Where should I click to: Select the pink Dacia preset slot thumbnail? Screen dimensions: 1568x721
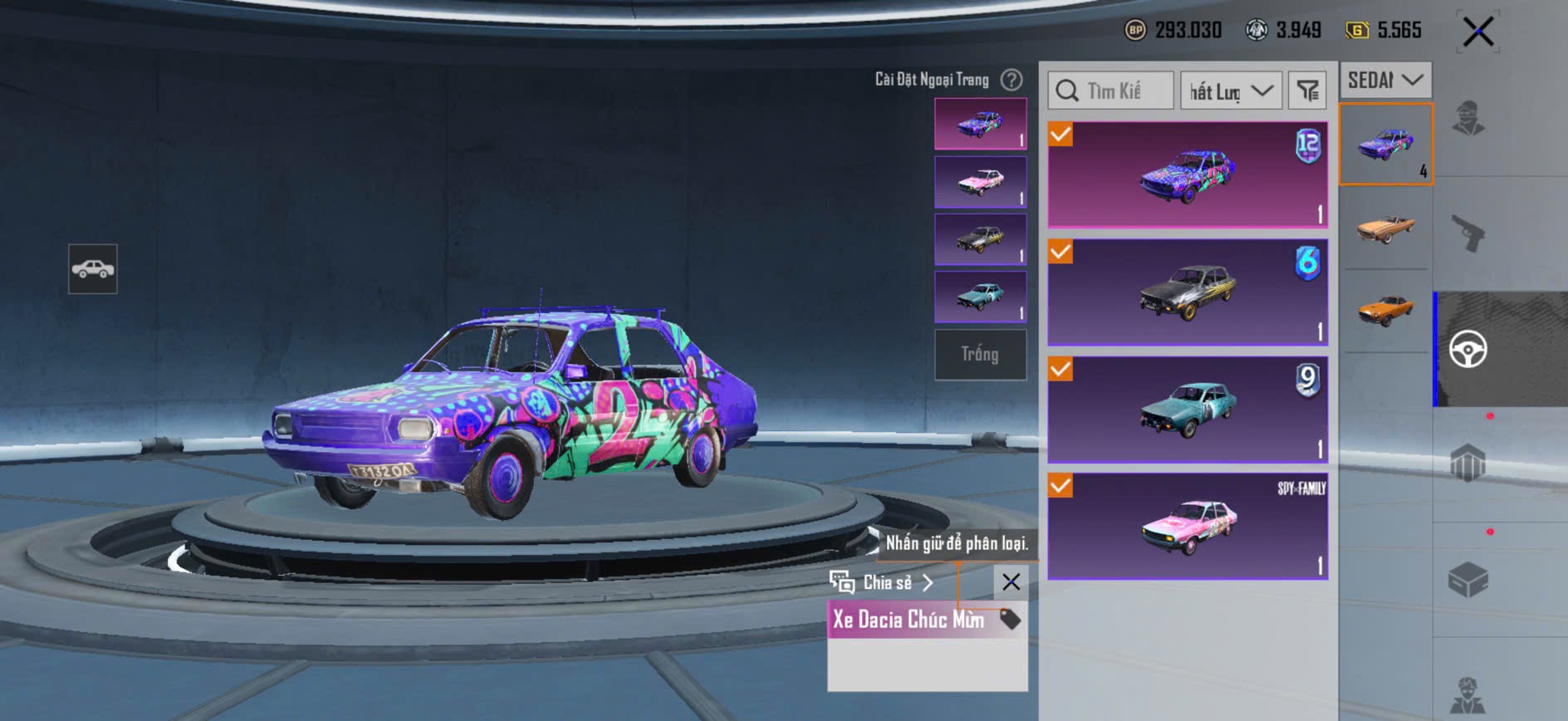(980, 182)
